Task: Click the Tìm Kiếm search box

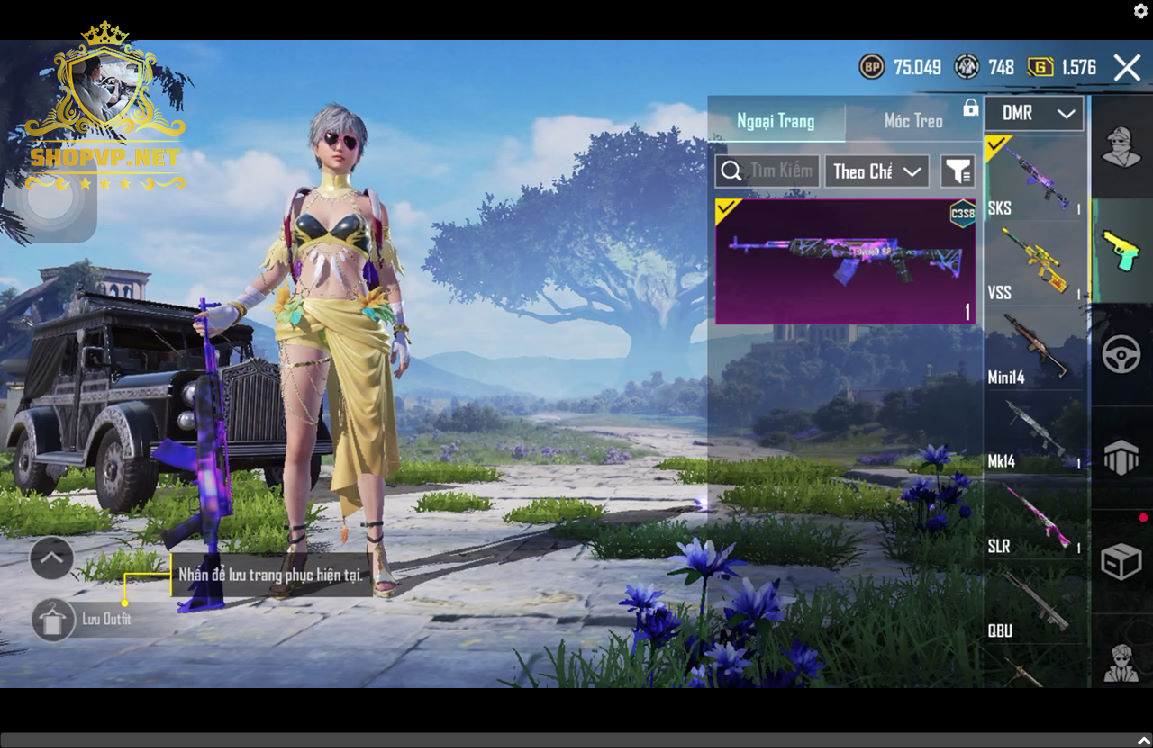Action: tap(768, 171)
